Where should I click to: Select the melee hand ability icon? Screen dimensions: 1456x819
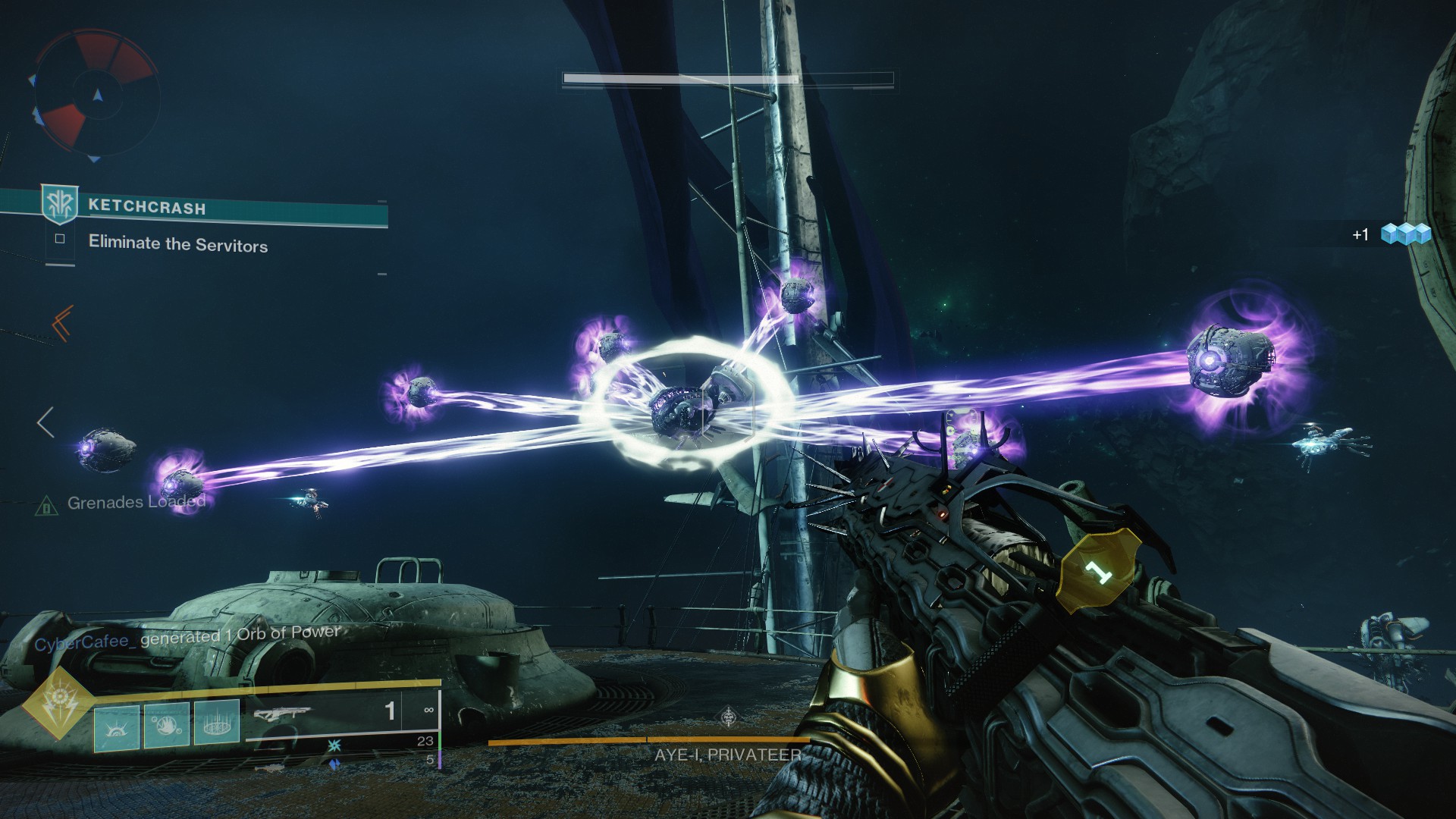click(167, 726)
